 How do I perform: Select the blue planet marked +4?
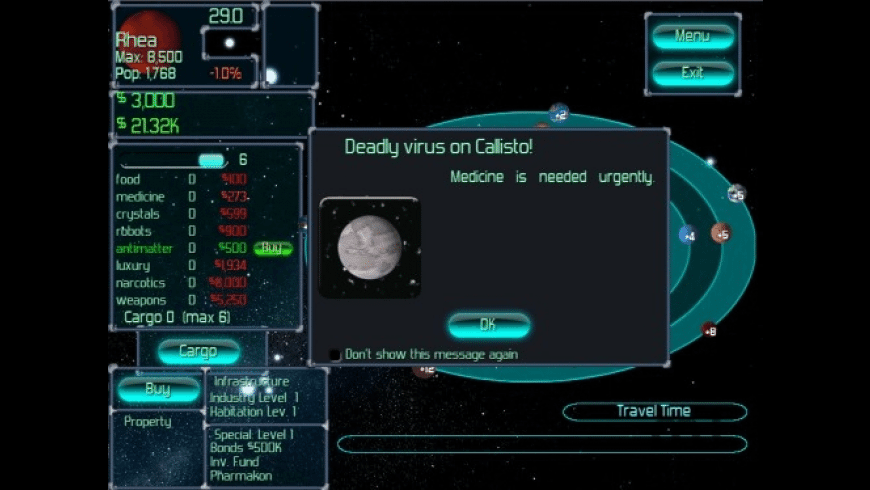tap(688, 236)
